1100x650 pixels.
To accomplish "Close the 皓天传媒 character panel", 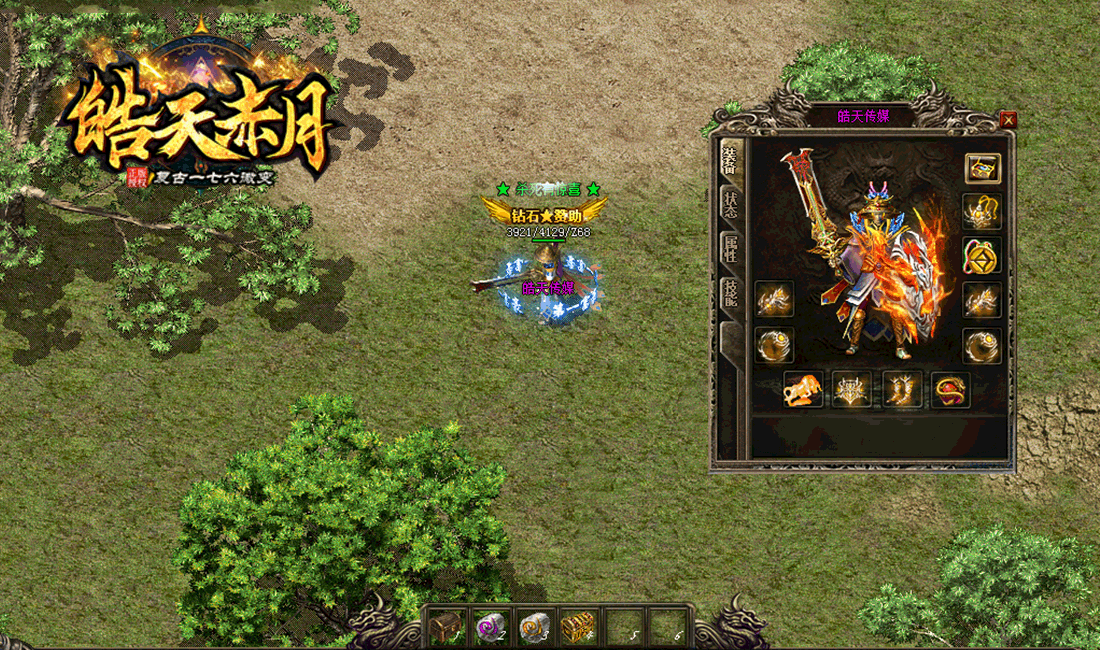I will [x=1008, y=120].
